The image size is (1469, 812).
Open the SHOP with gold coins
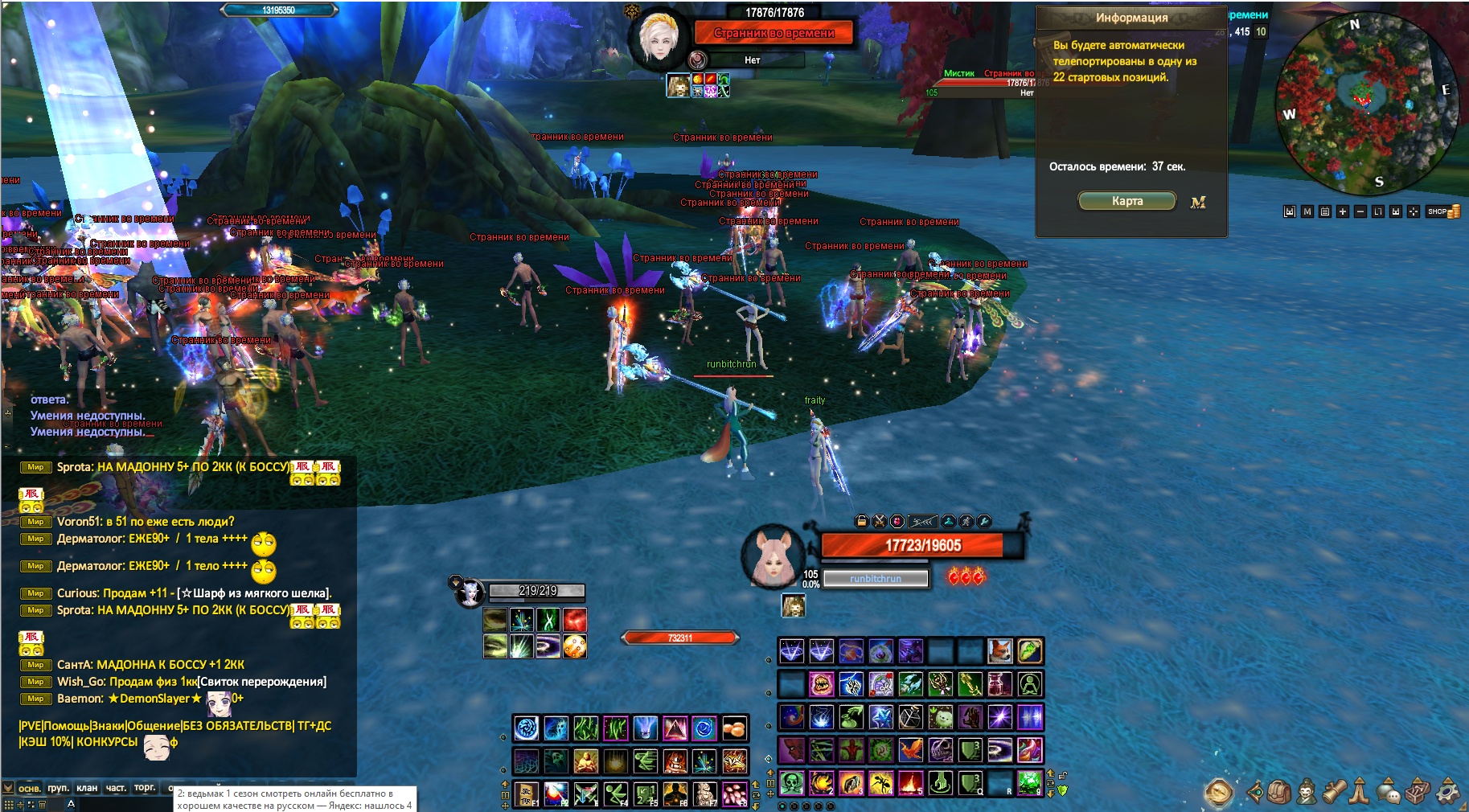(x=1443, y=211)
